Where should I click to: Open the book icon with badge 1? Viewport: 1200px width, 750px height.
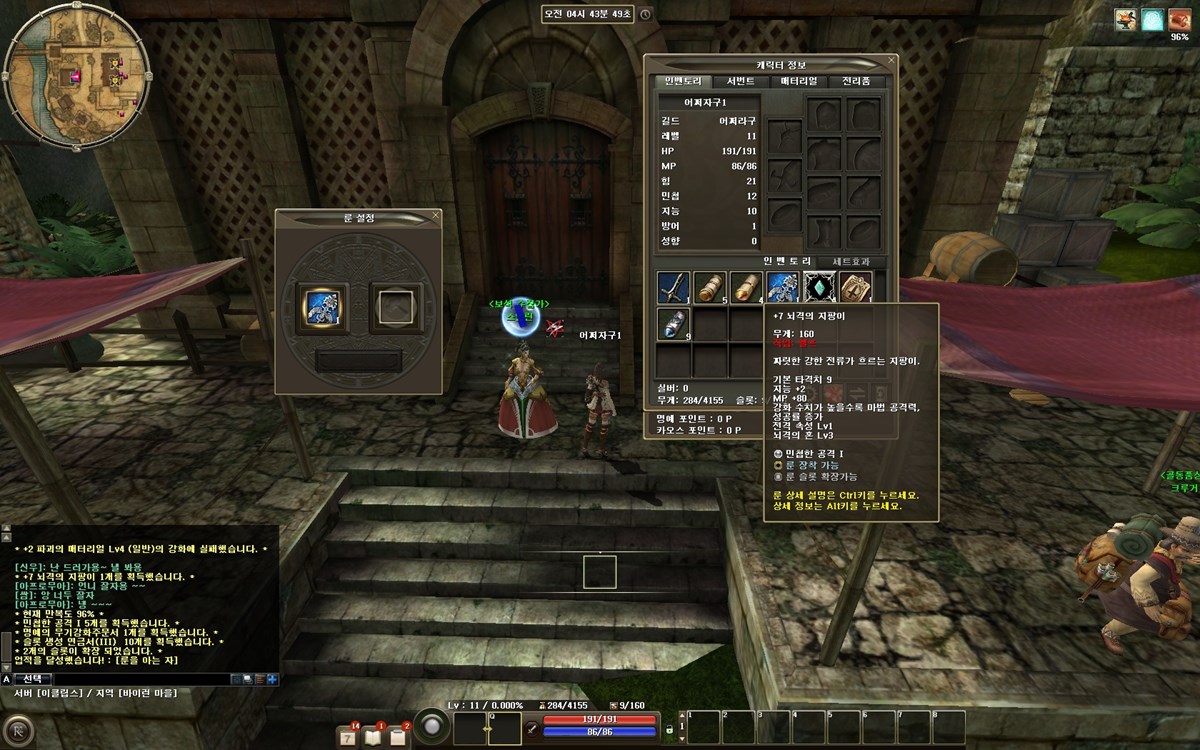[x=373, y=737]
